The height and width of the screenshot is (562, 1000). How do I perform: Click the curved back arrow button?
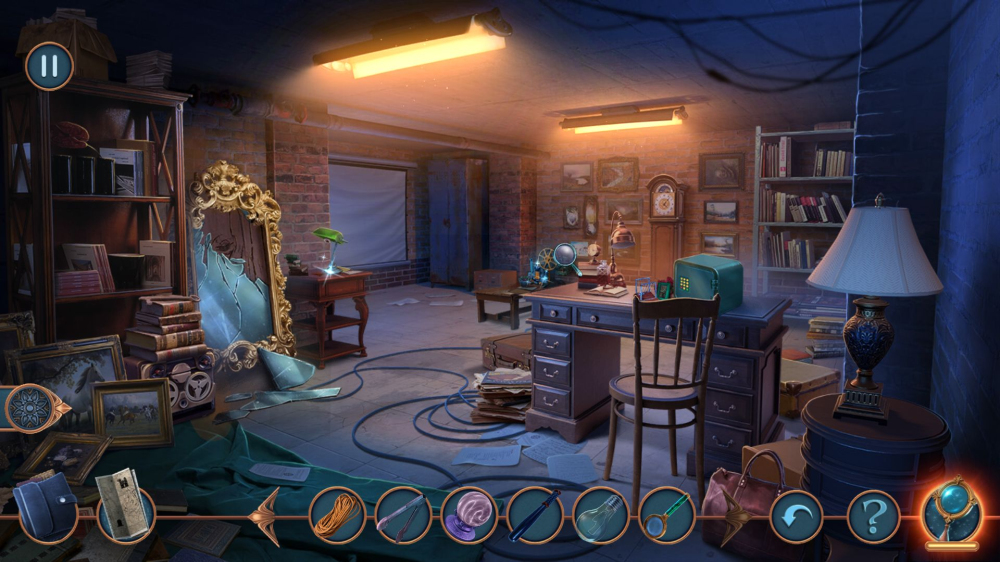796,517
